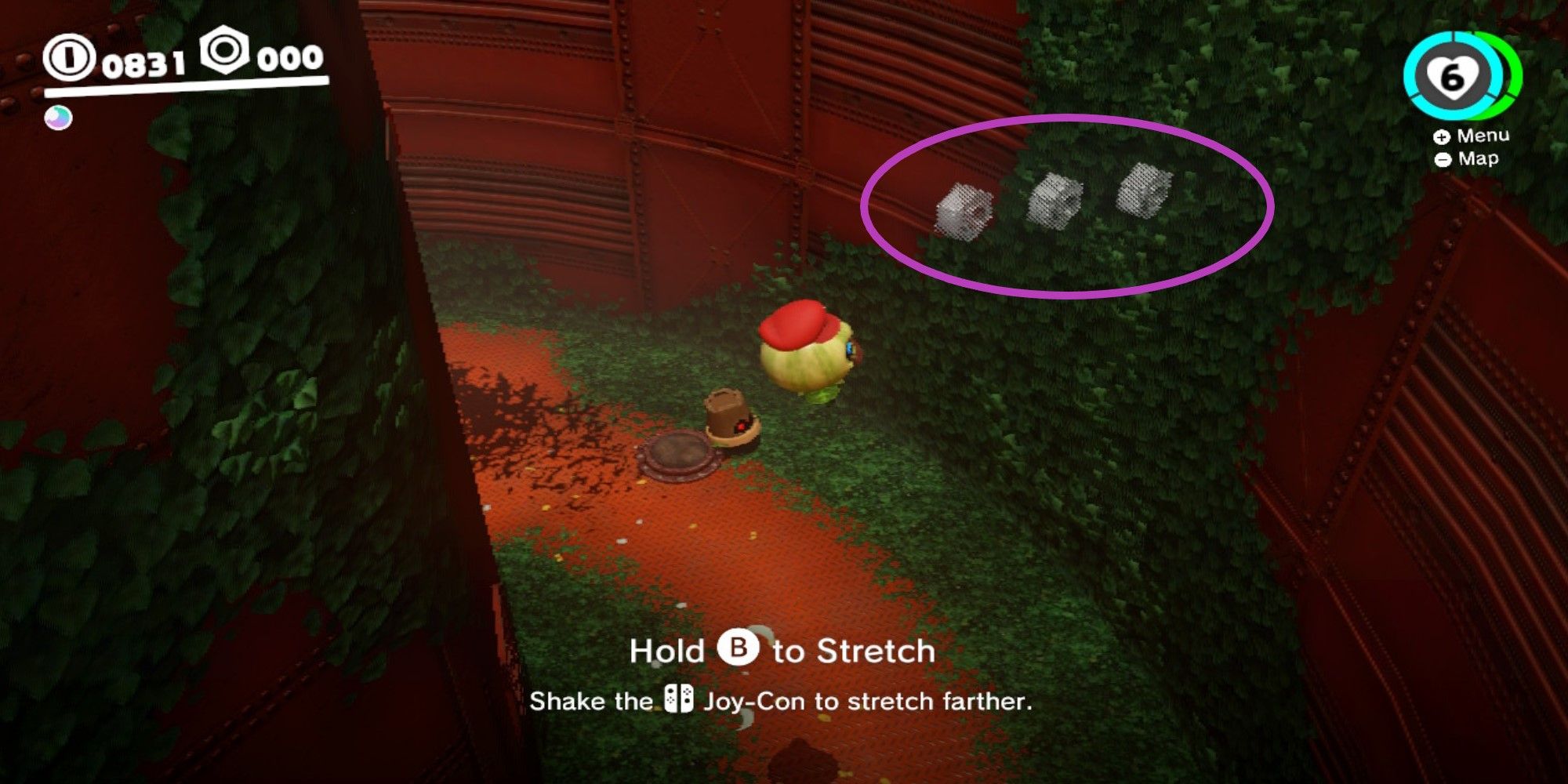The height and width of the screenshot is (784, 1568).
Task: Click the heart-shaped health meter showing 6
Action: tap(1453, 78)
